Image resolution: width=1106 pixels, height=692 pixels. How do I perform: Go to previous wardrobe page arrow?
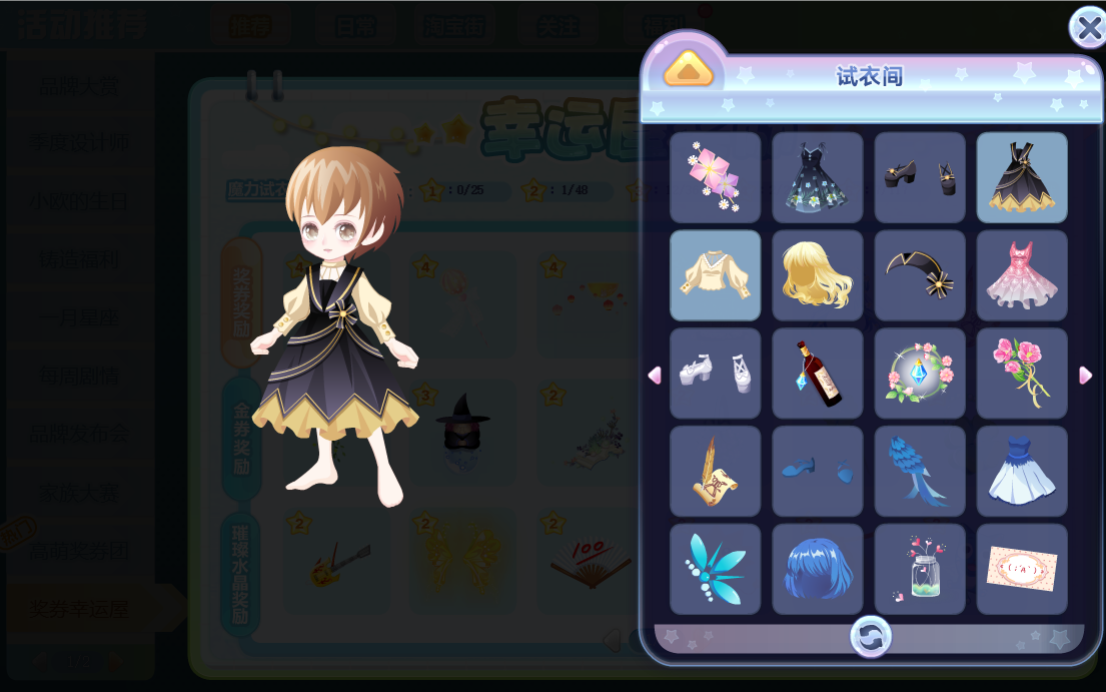[654, 375]
